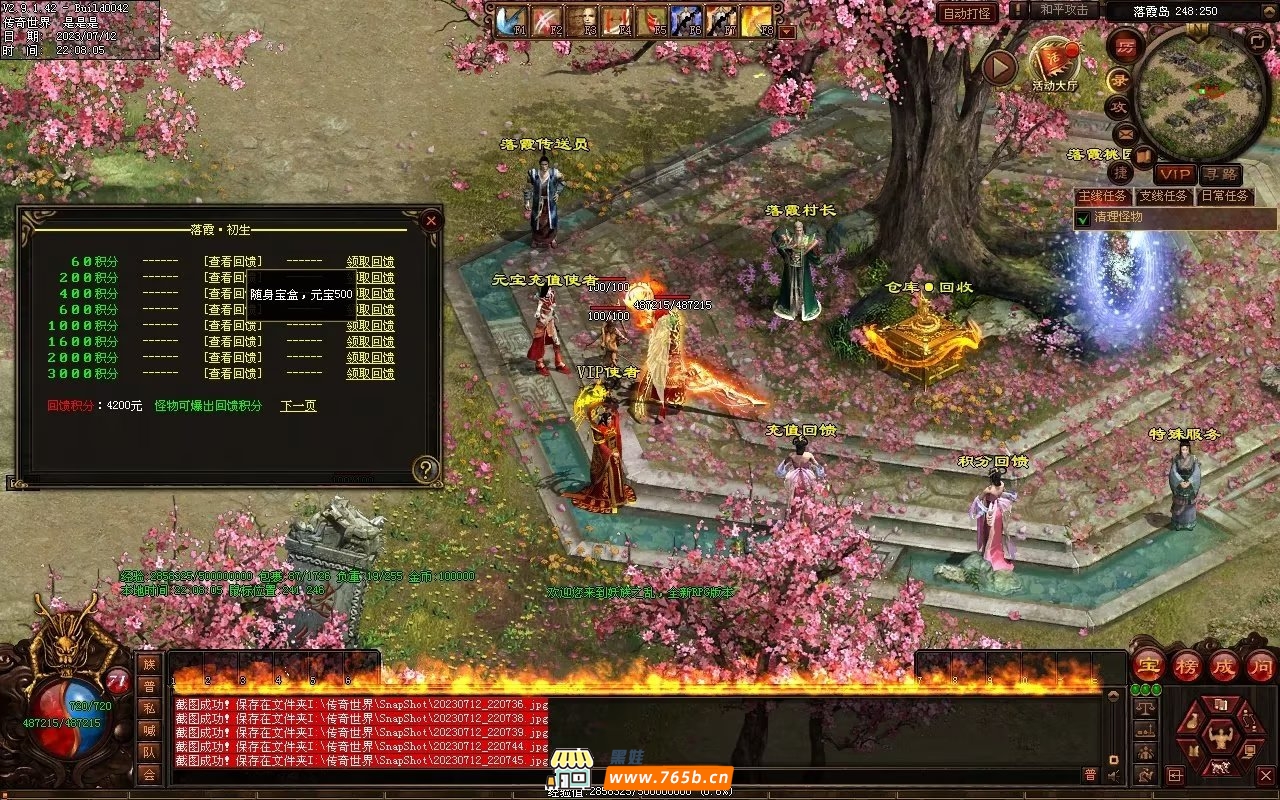Open the 榜 ranking round button
The width and height of the screenshot is (1280, 800).
[1187, 665]
